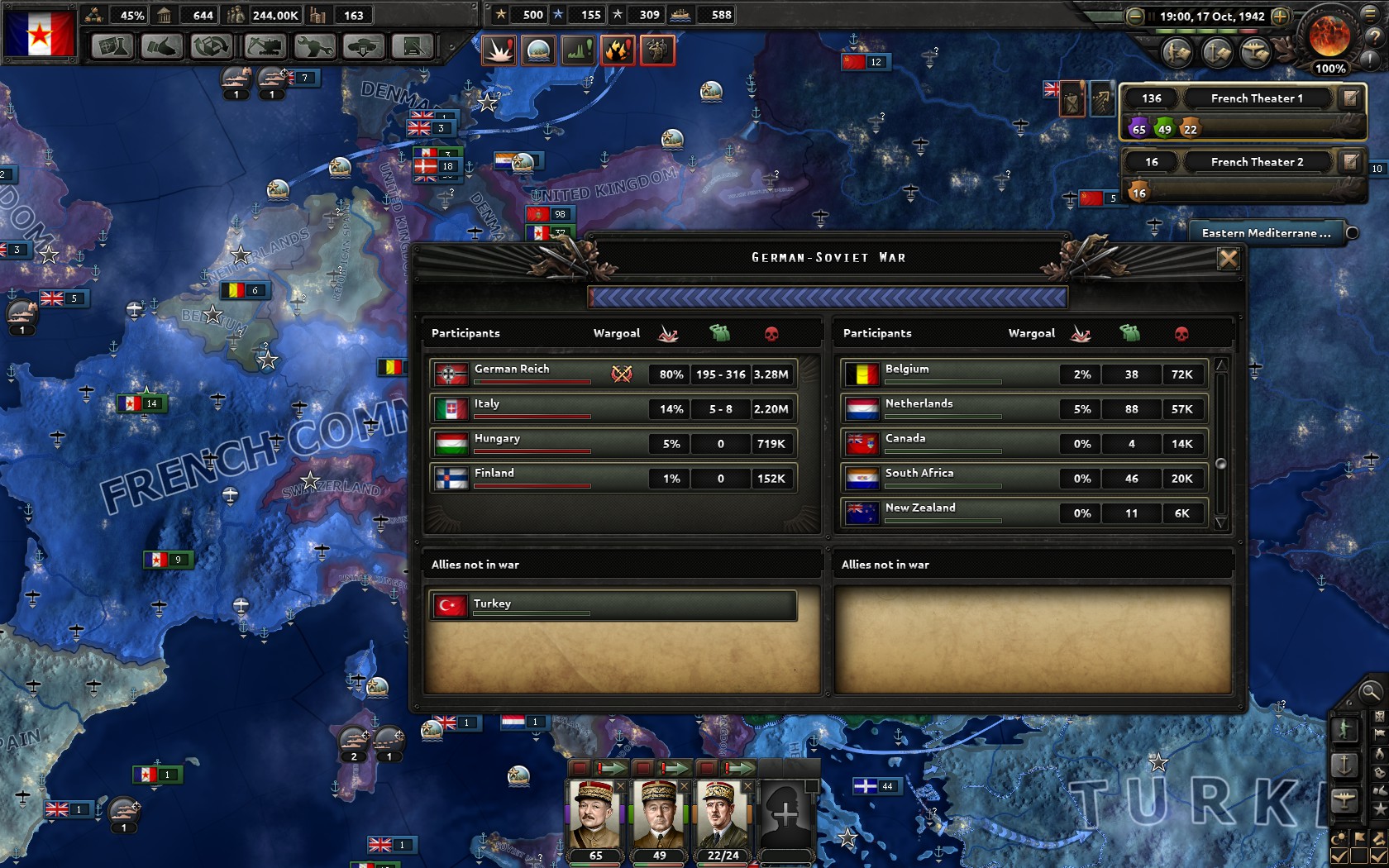Decrease game speed with minus button
Screen dimensions: 1389x868
click(x=1135, y=17)
